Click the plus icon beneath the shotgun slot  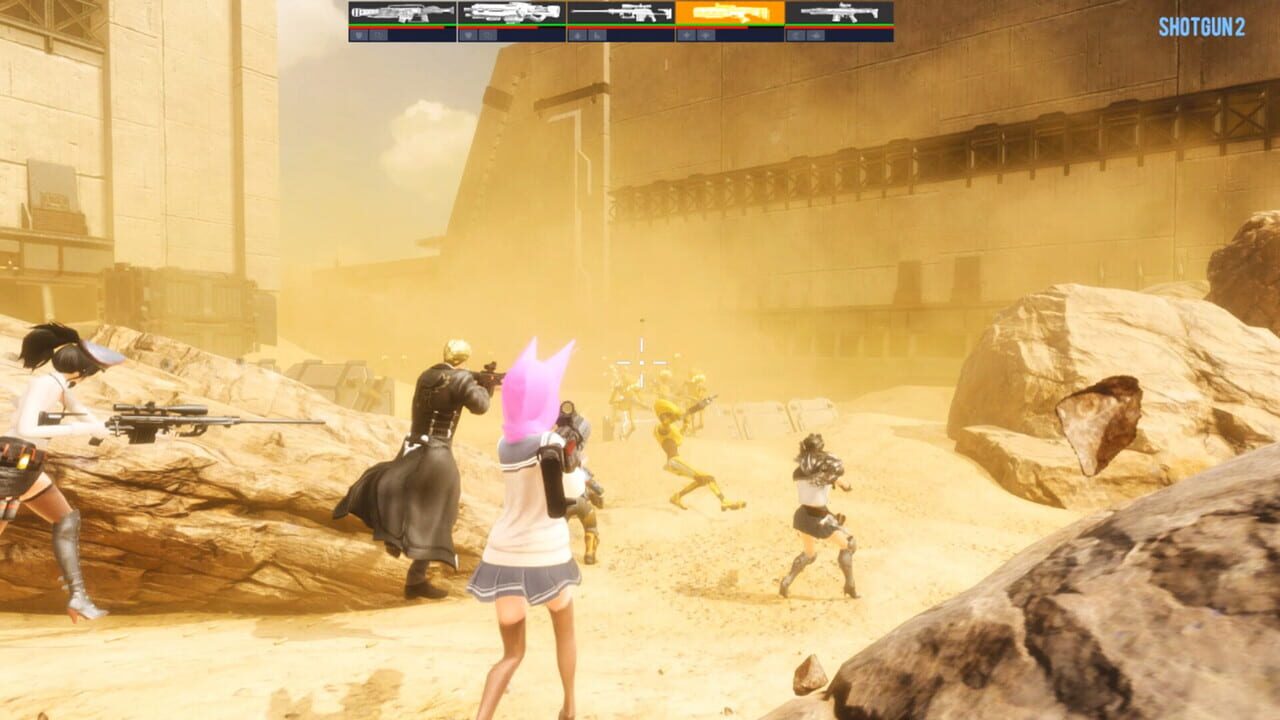pyautogui.click(x=686, y=33)
